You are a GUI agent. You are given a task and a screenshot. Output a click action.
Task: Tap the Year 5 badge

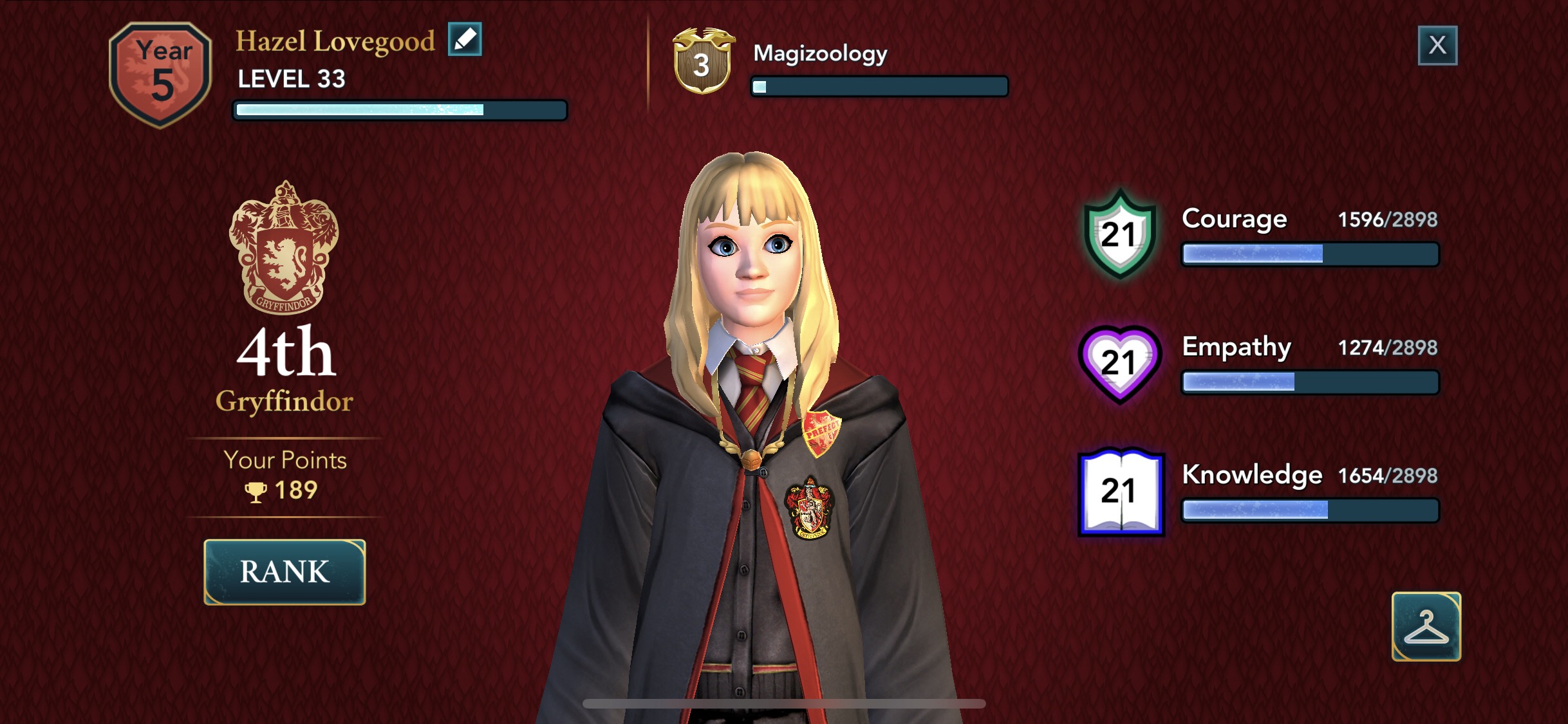pos(161,74)
